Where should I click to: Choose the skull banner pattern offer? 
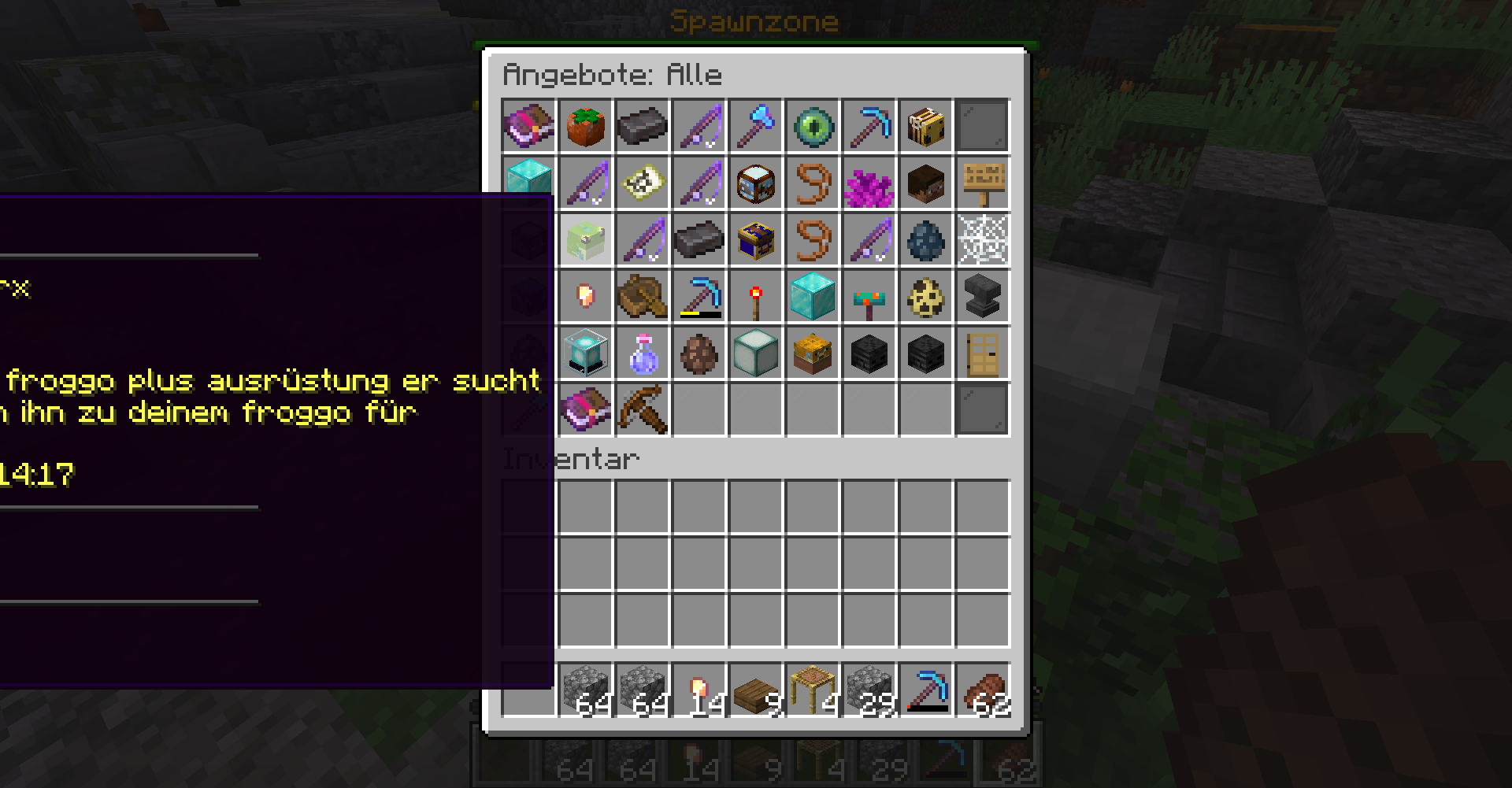(643, 183)
